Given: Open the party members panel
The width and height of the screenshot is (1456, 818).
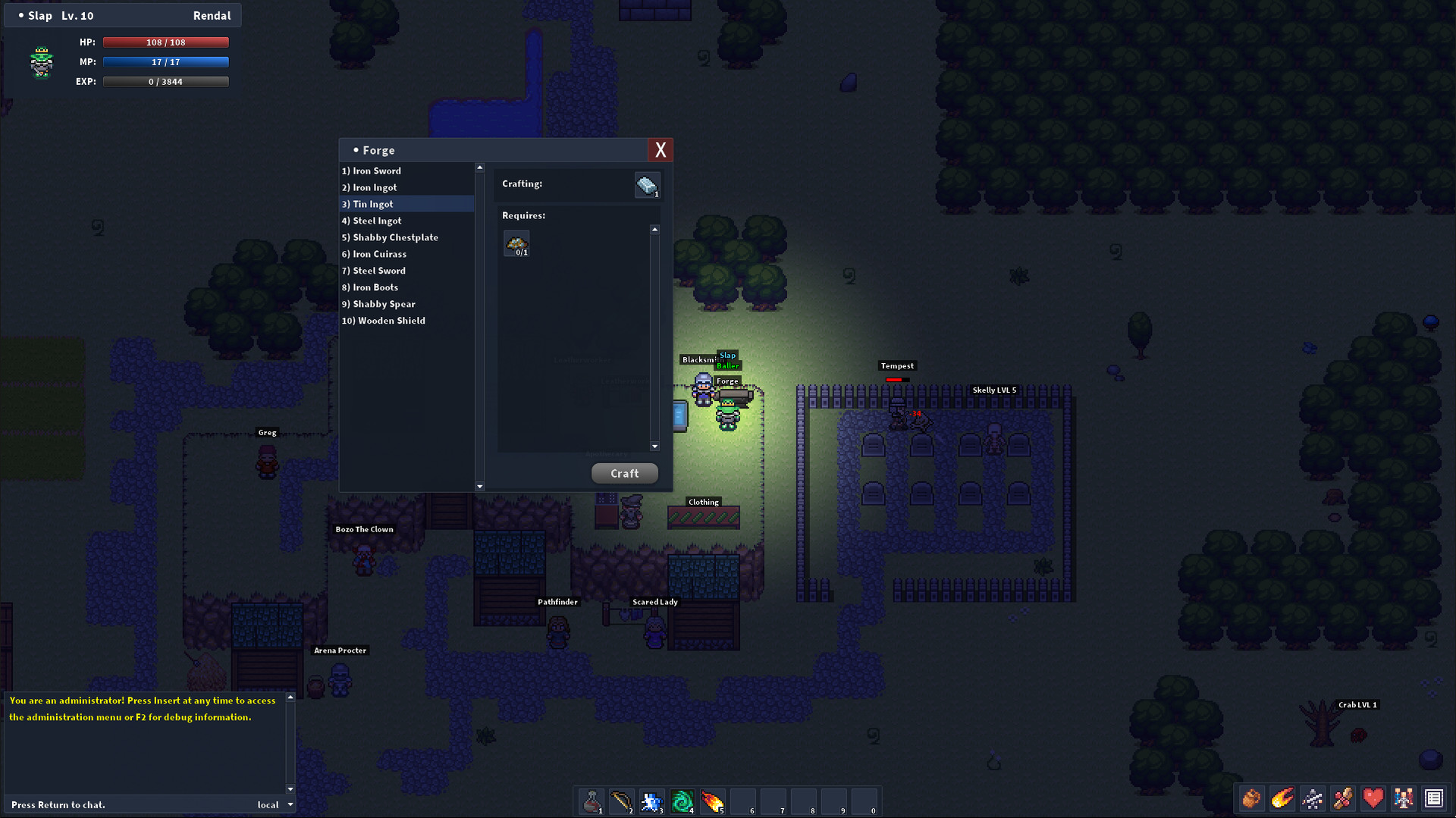Looking at the screenshot, I should pos(1404,798).
